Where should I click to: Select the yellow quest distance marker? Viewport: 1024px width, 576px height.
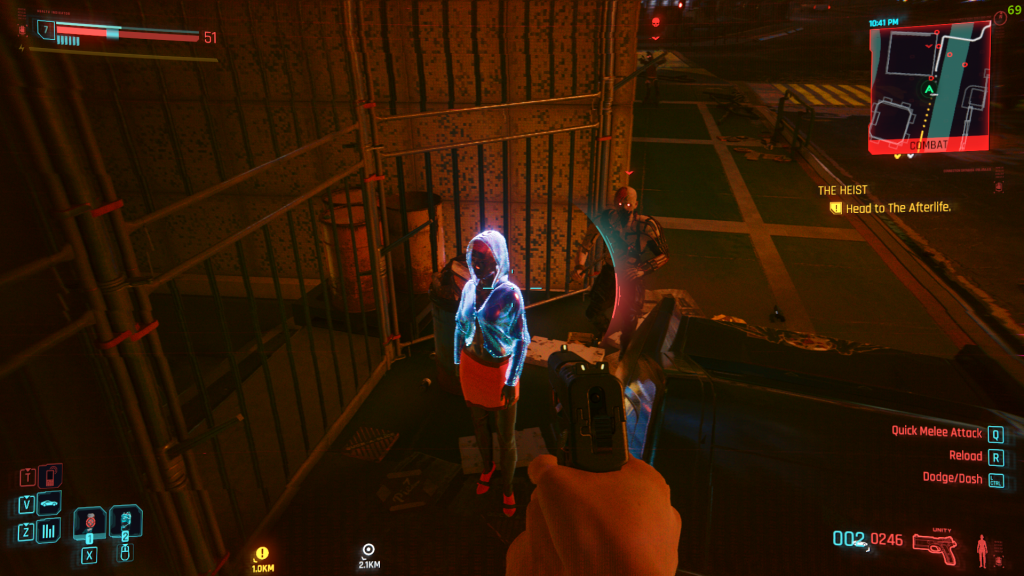pos(262,553)
